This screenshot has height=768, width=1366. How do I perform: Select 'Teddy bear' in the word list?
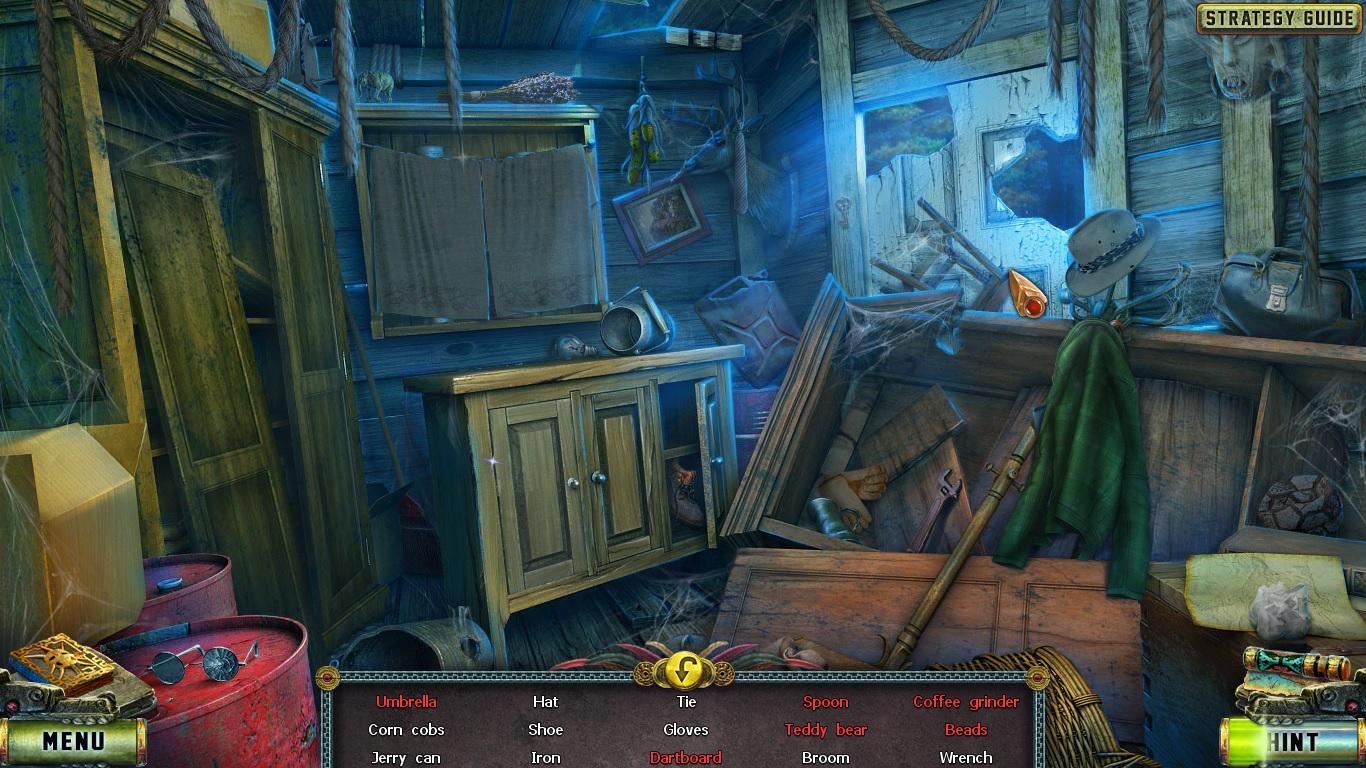tap(825, 729)
